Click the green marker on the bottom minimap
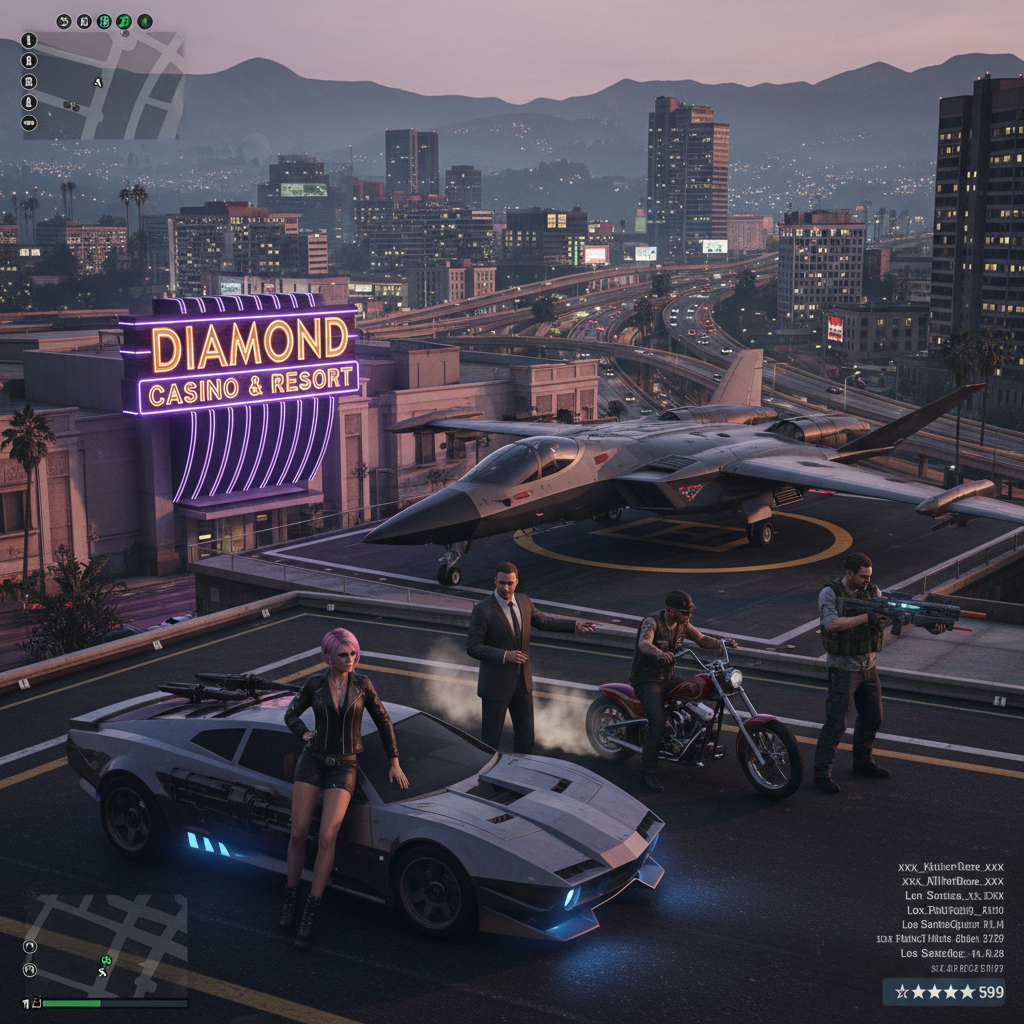The height and width of the screenshot is (1024, 1024). click(105, 962)
